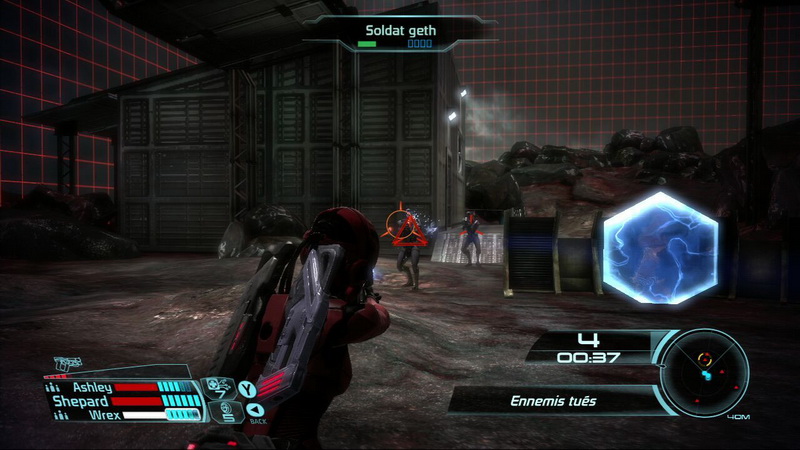Select Shepard in the squad list
The height and width of the screenshot is (450, 800).
pos(81,400)
